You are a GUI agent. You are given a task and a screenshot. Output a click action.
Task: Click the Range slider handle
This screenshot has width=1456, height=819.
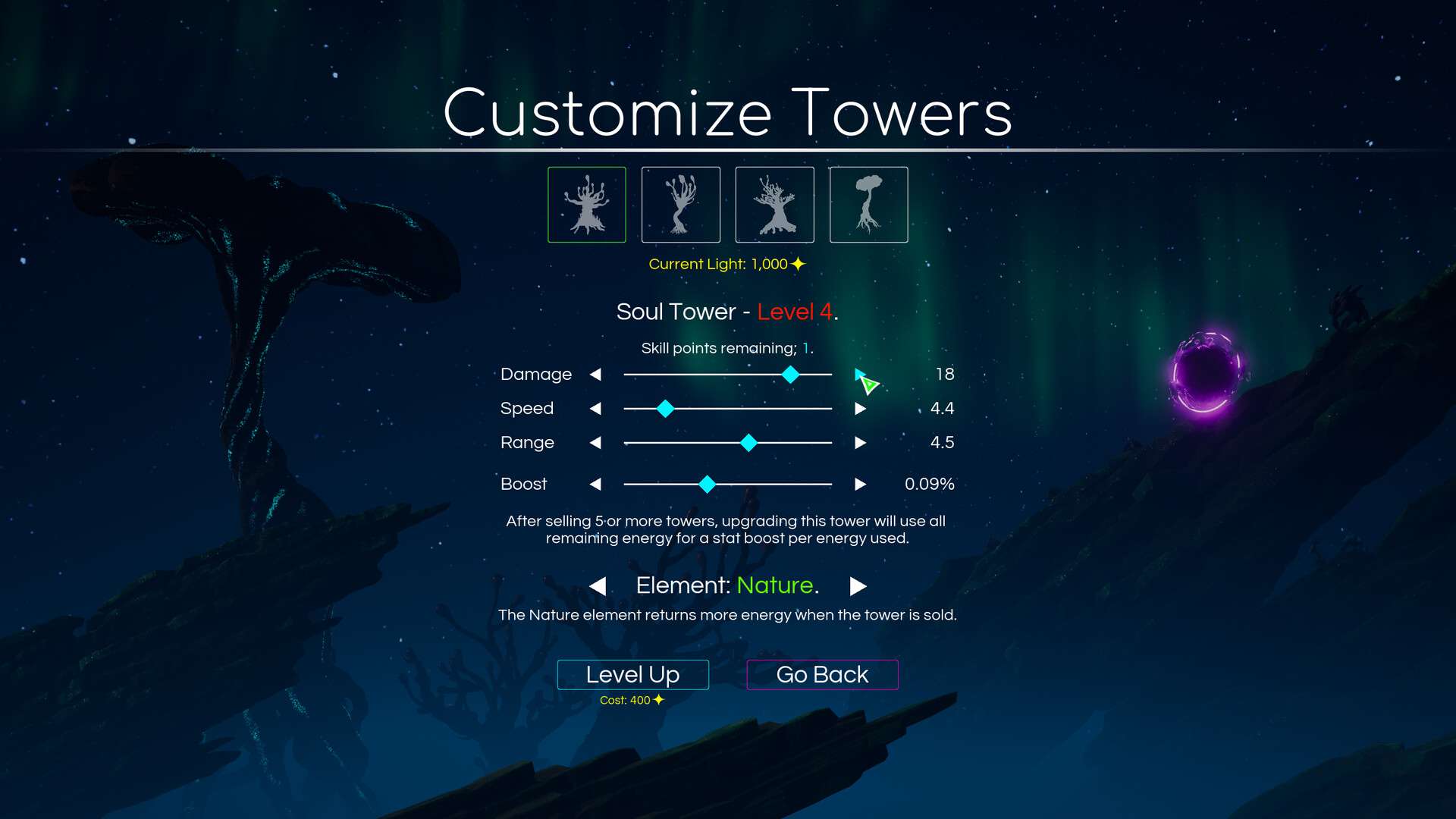click(x=748, y=443)
